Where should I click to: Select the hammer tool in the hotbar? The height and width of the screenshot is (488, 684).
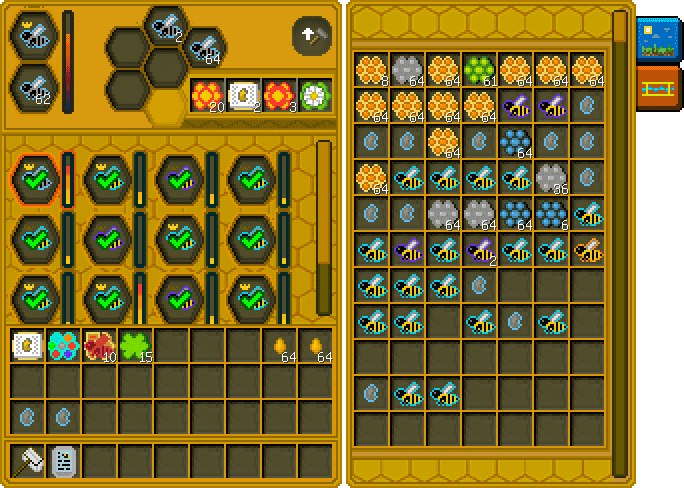(27, 461)
